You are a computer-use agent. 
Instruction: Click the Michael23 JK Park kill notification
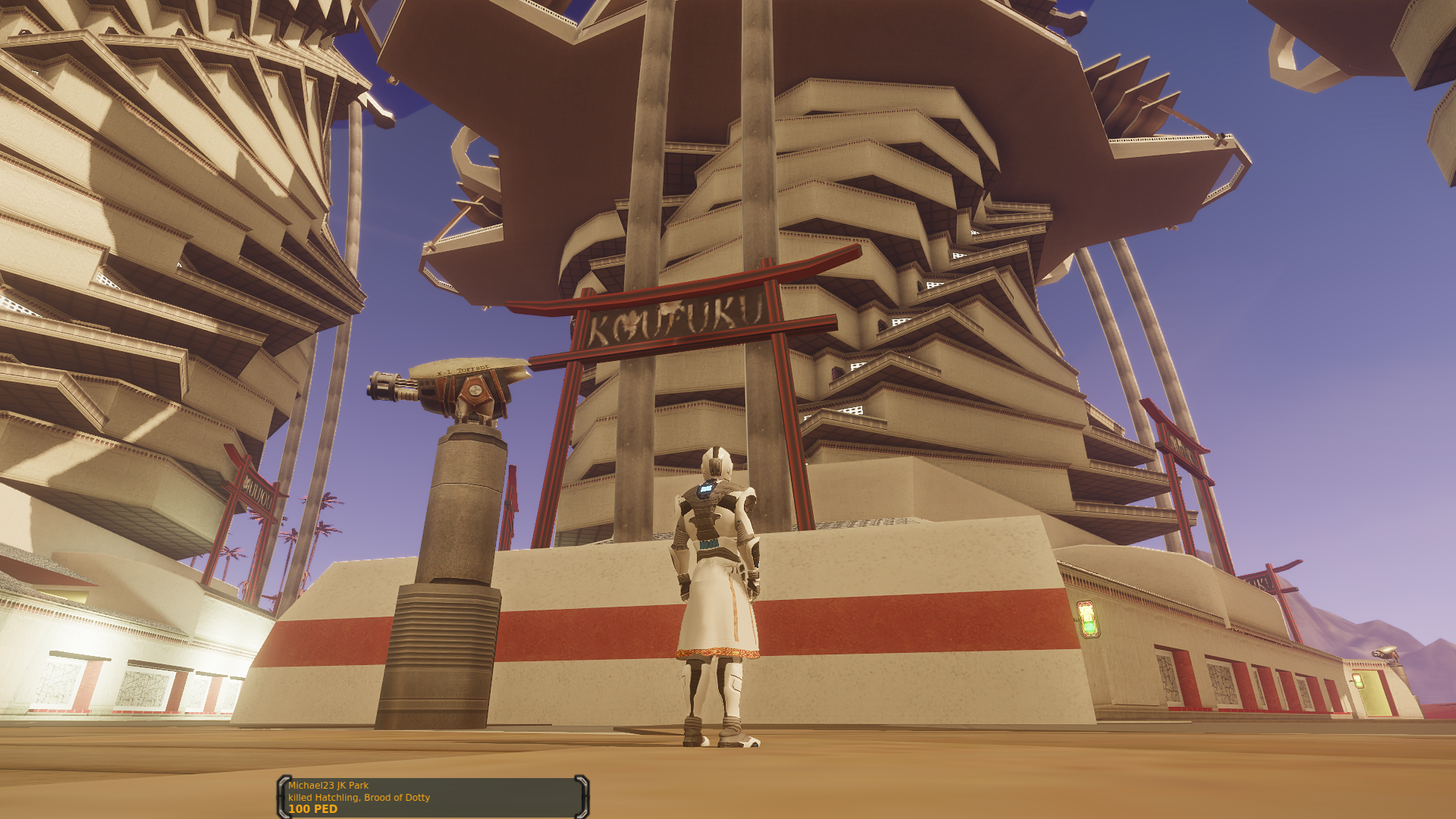[433, 797]
